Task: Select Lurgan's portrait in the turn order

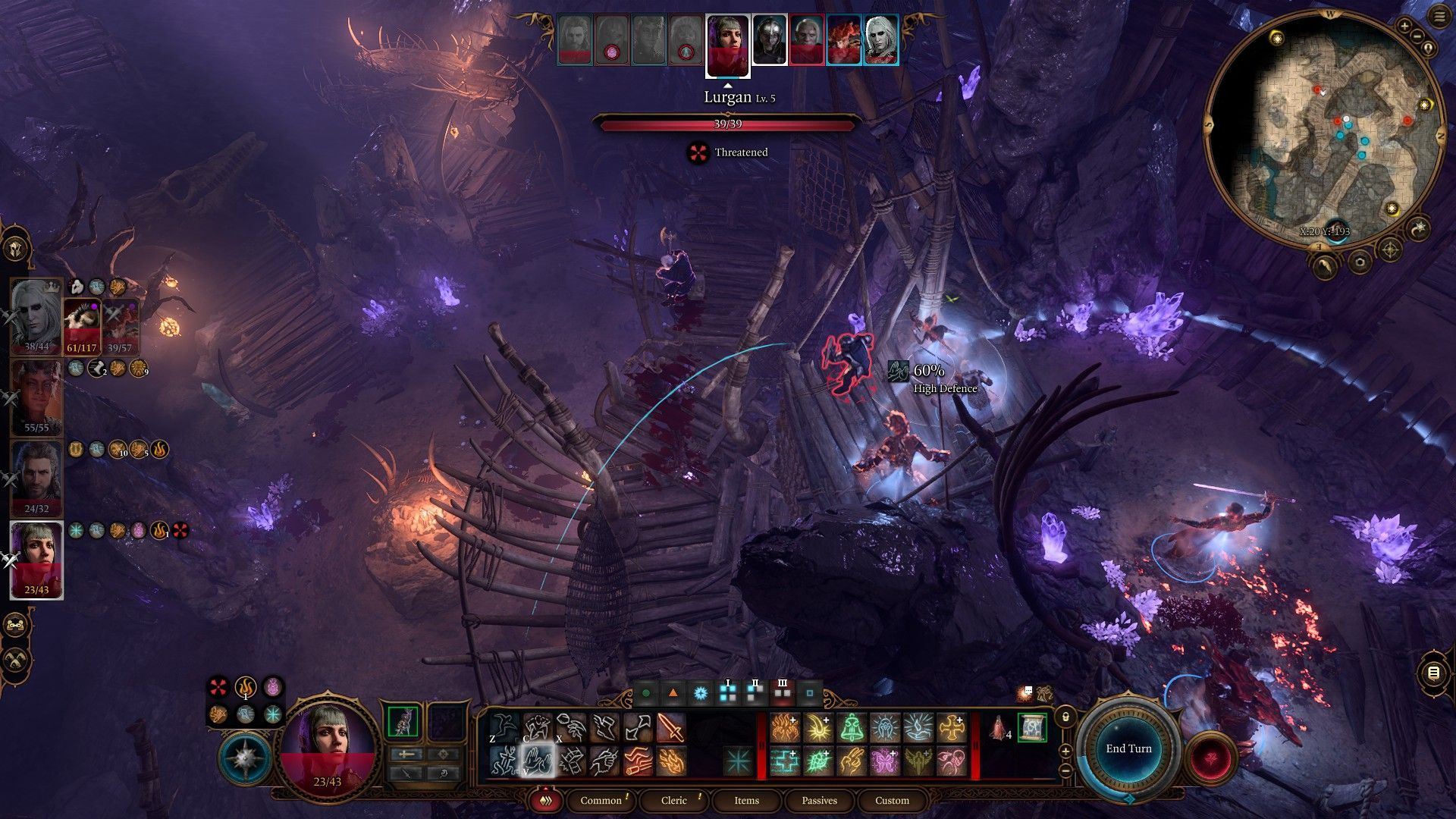Action: pos(727,43)
